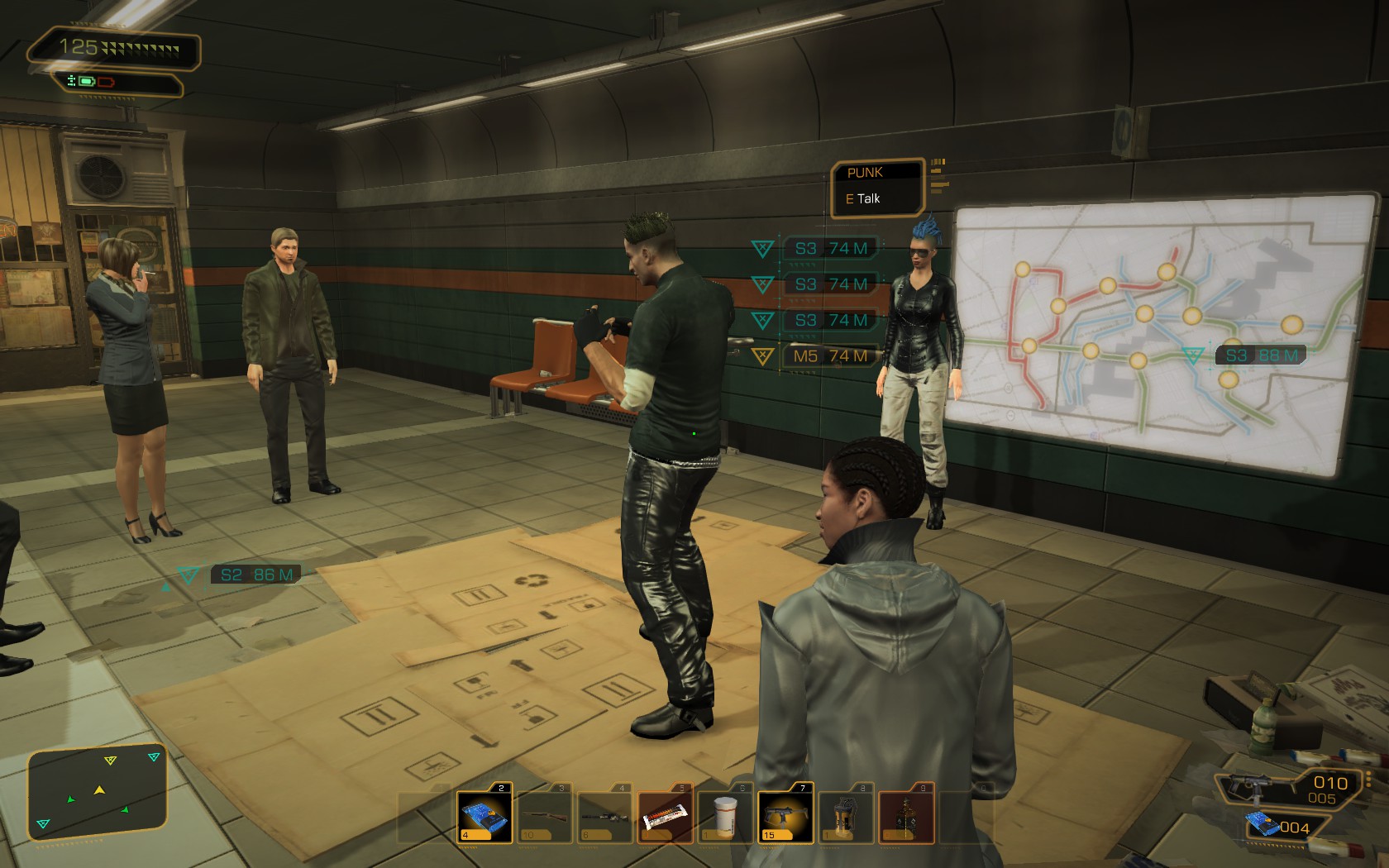This screenshot has height=868, width=1389.
Task: Select the blue gas mine hotbar slot
Action: click(484, 815)
